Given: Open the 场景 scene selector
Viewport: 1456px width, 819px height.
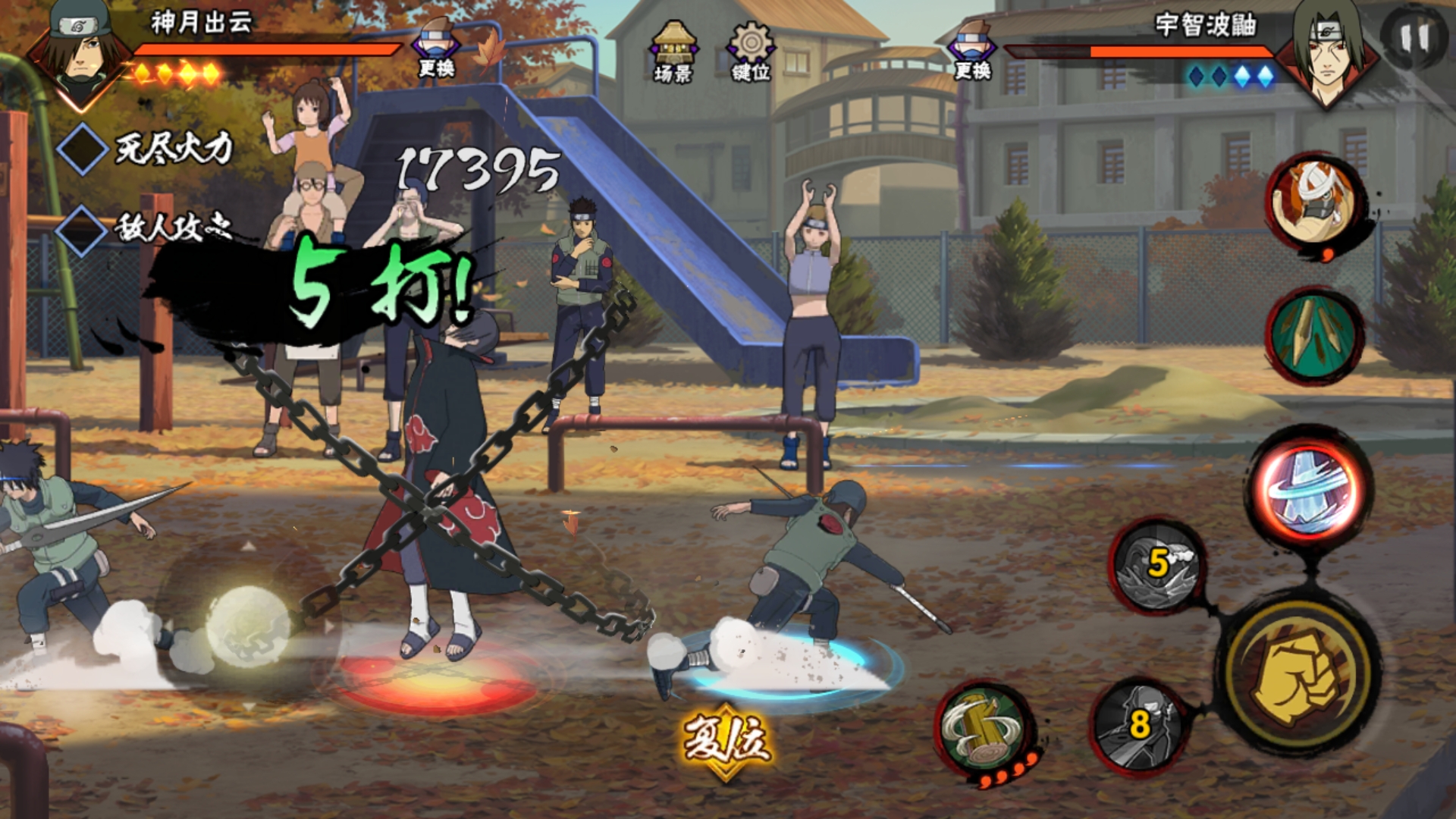Looking at the screenshot, I should coord(673,51).
